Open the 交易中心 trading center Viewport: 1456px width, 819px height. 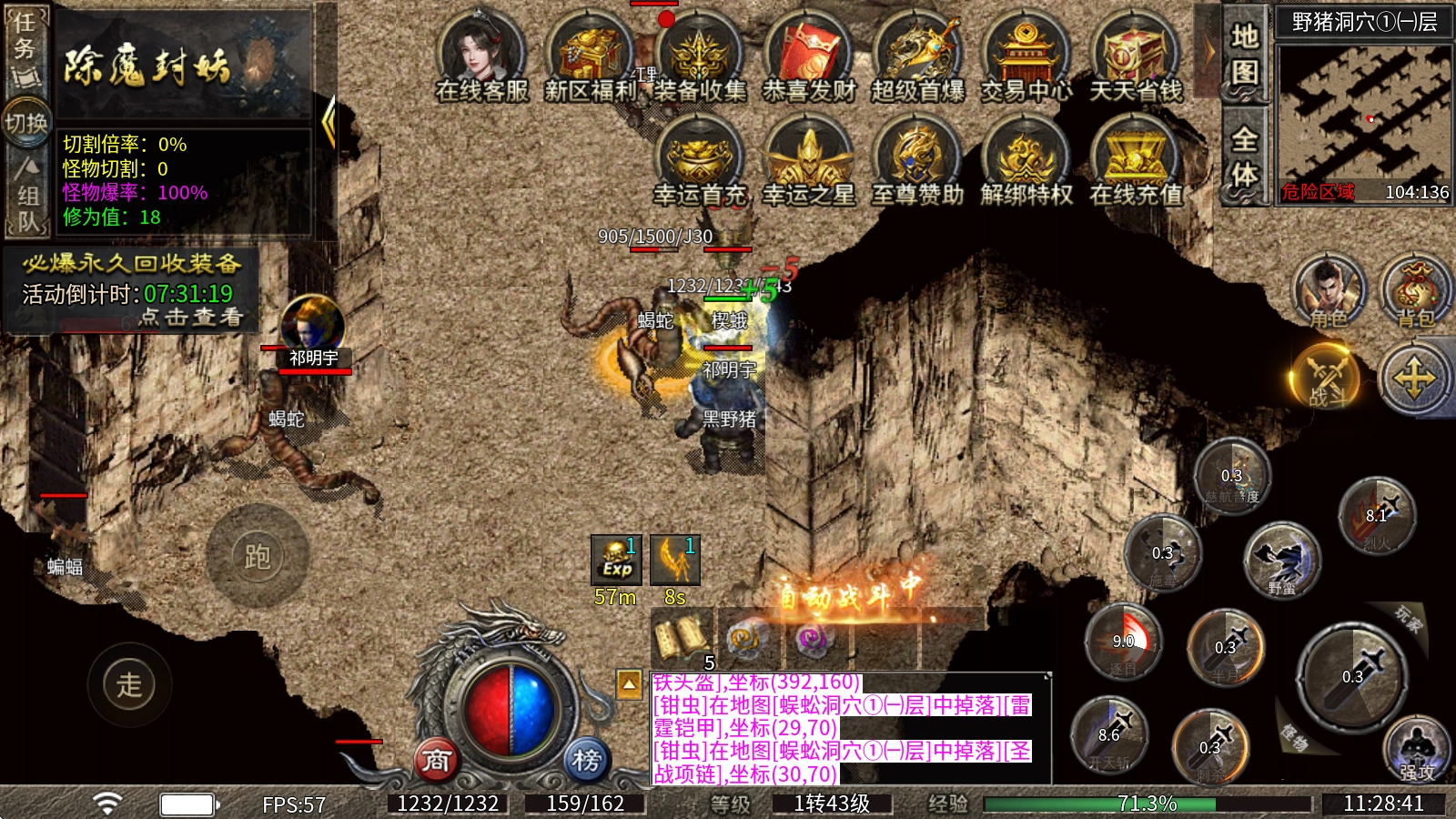point(1026,55)
